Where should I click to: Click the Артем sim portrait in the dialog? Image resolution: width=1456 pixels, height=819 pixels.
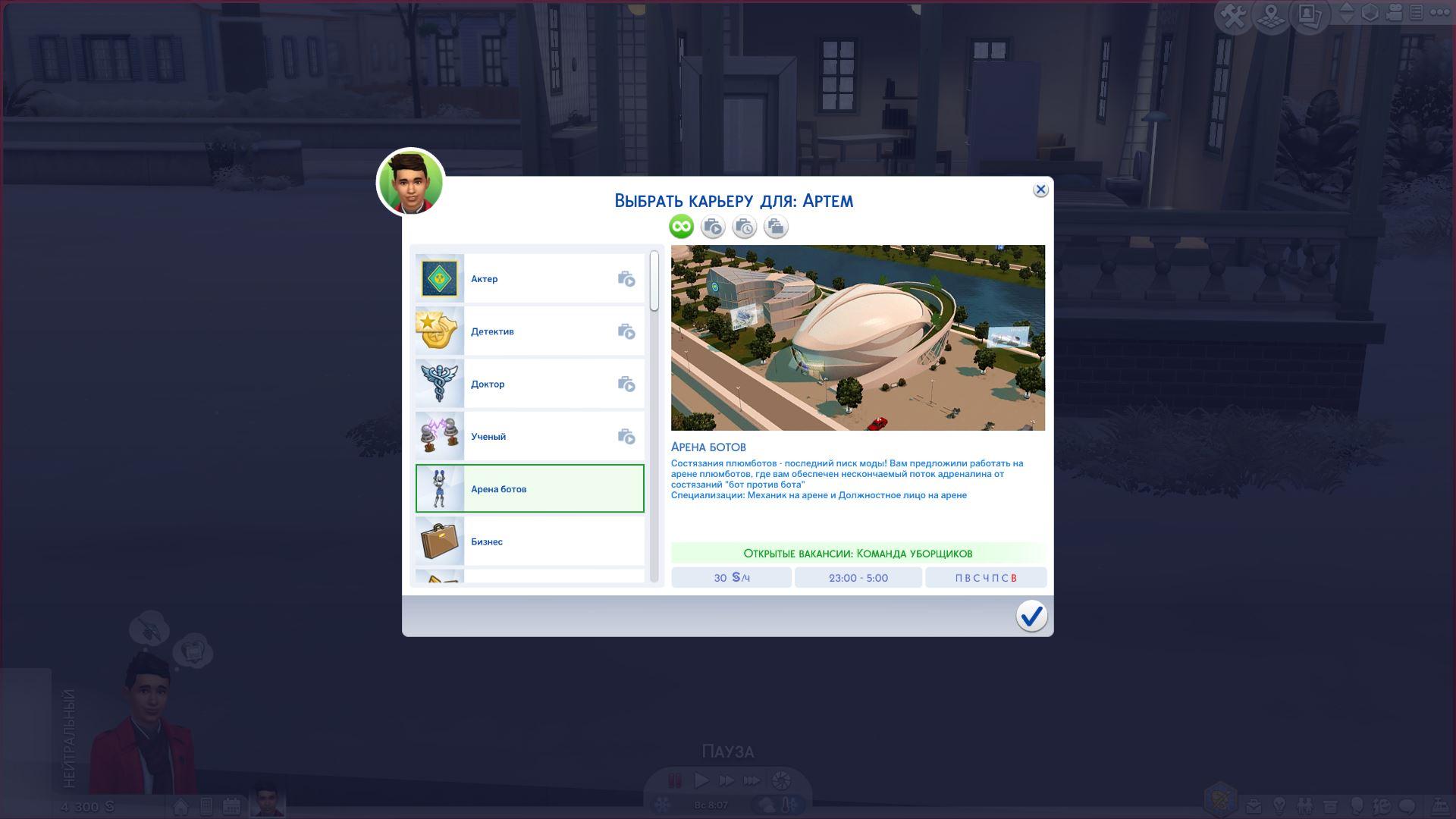click(x=410, y=183)
